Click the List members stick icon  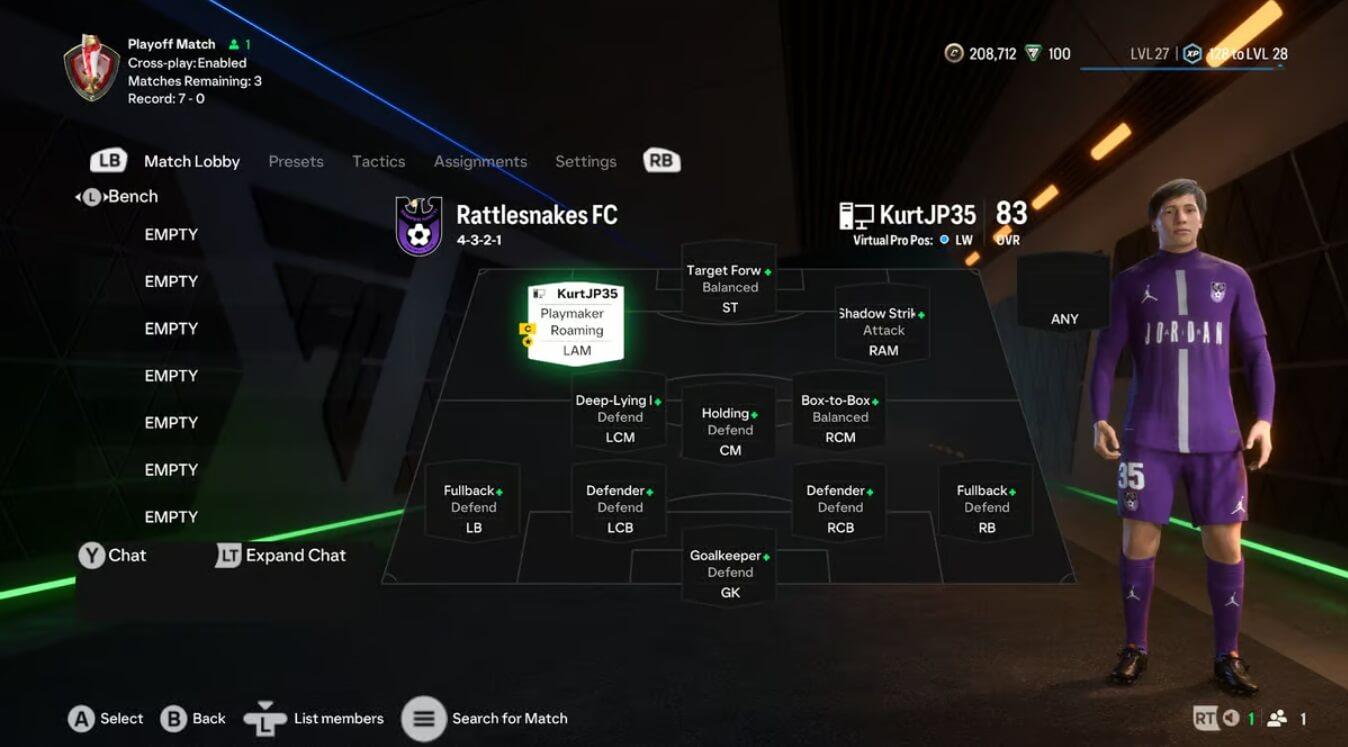(x=267, y=717)
